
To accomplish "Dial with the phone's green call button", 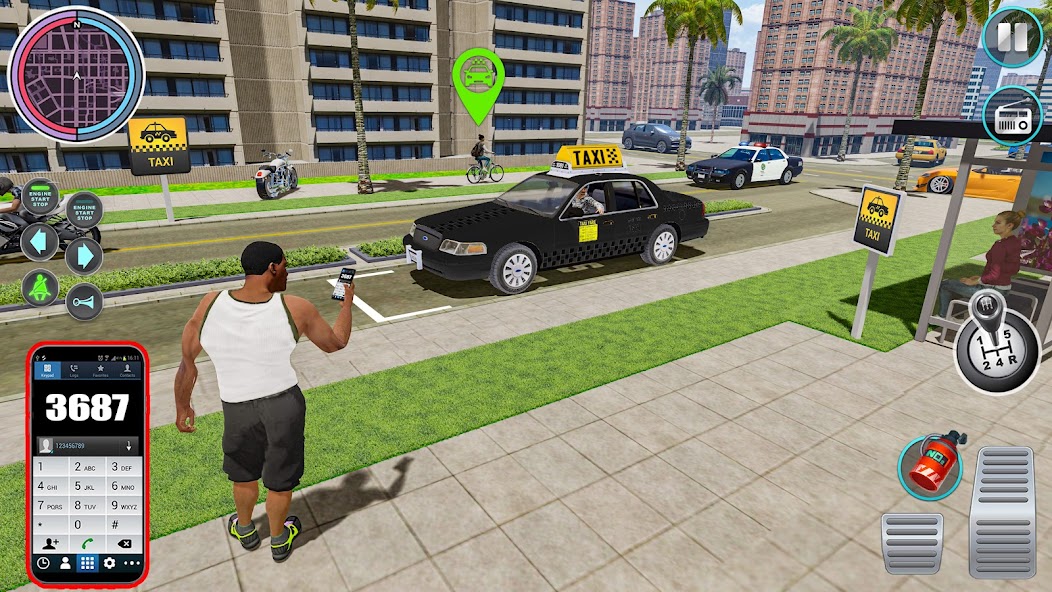I will click(87, 543).
